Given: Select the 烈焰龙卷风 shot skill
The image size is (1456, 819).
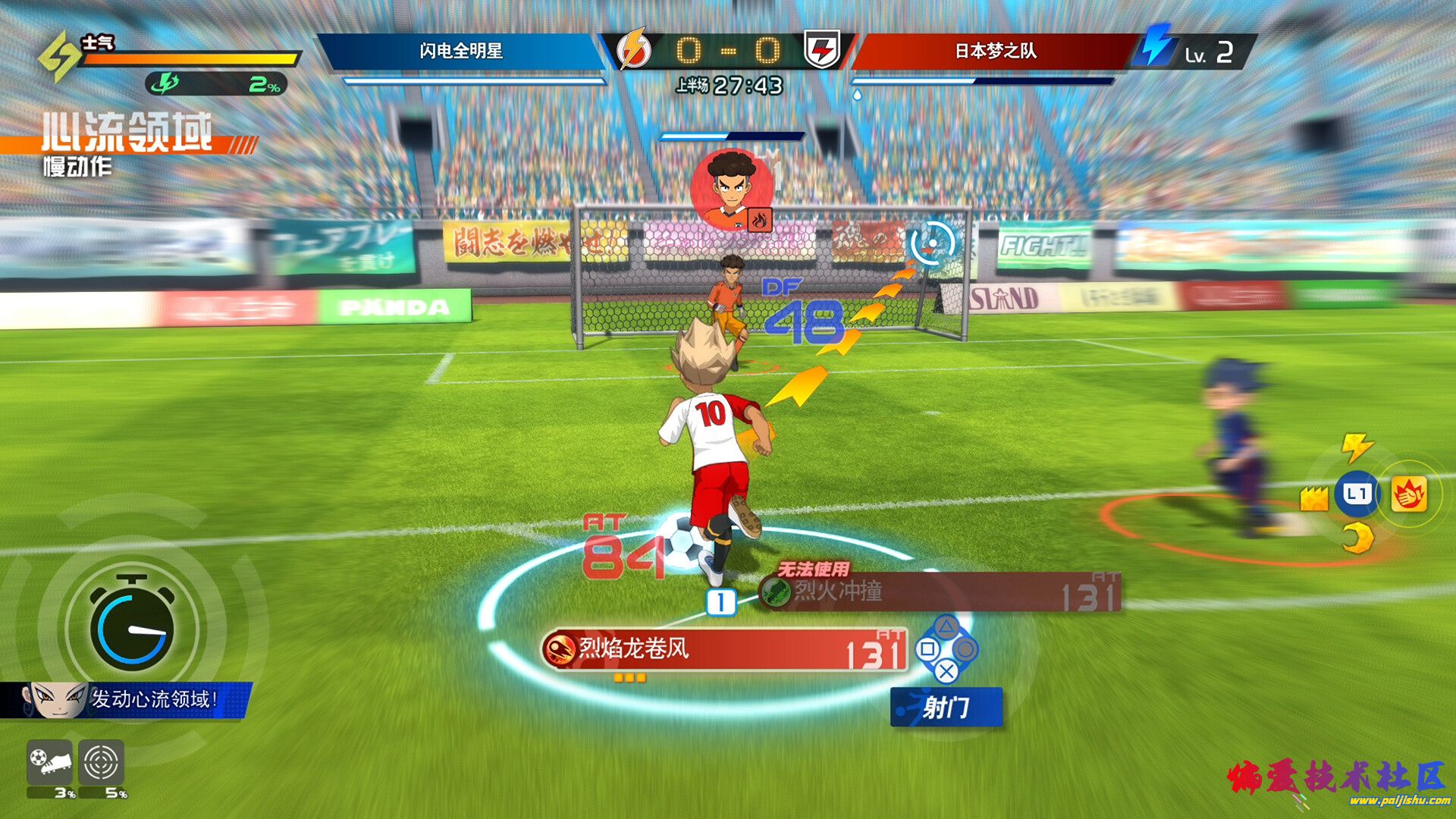Looking at the screenshot, I should tap(724, 650).
